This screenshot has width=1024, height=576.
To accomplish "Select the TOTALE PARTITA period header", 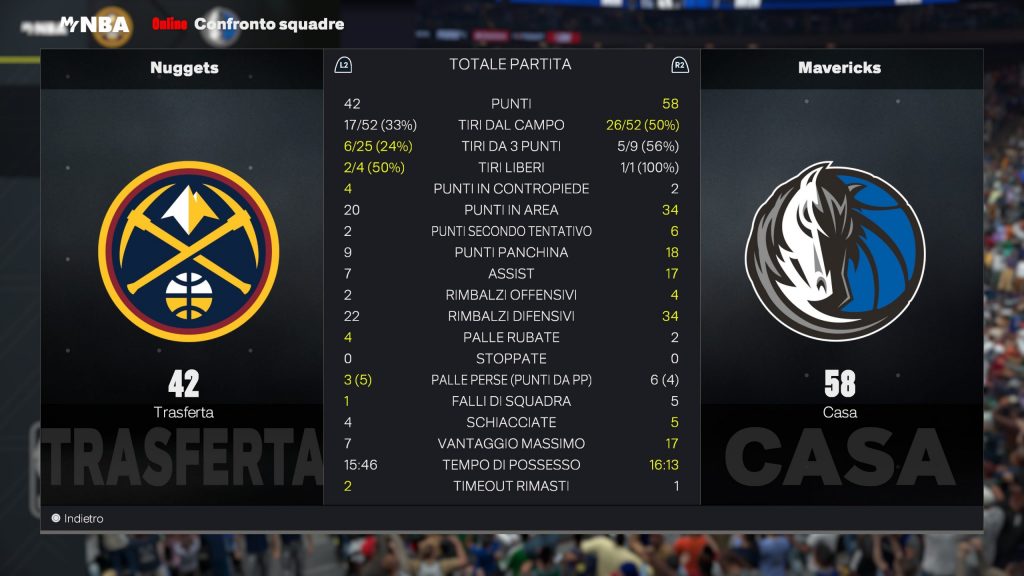I will tap(511, 65).
